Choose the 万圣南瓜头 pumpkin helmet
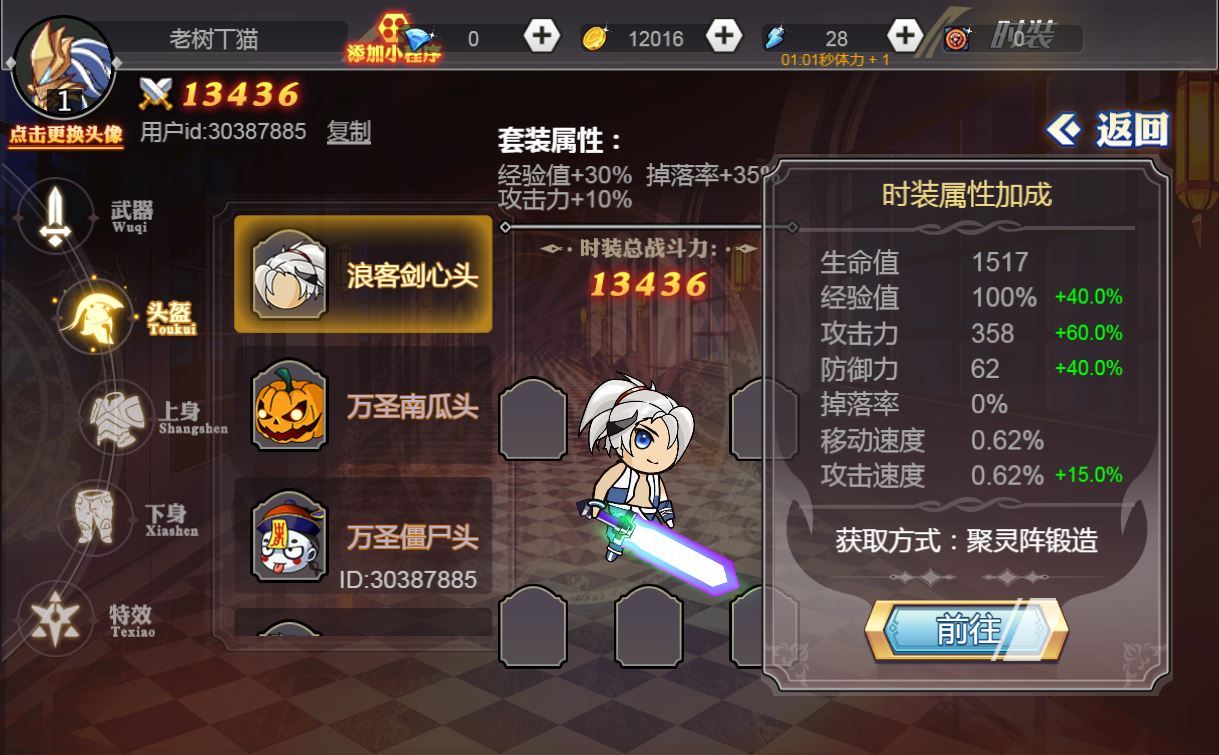The height and width of the screenshot is (755, 1219). pyautogui.click(x=363, y=406)
